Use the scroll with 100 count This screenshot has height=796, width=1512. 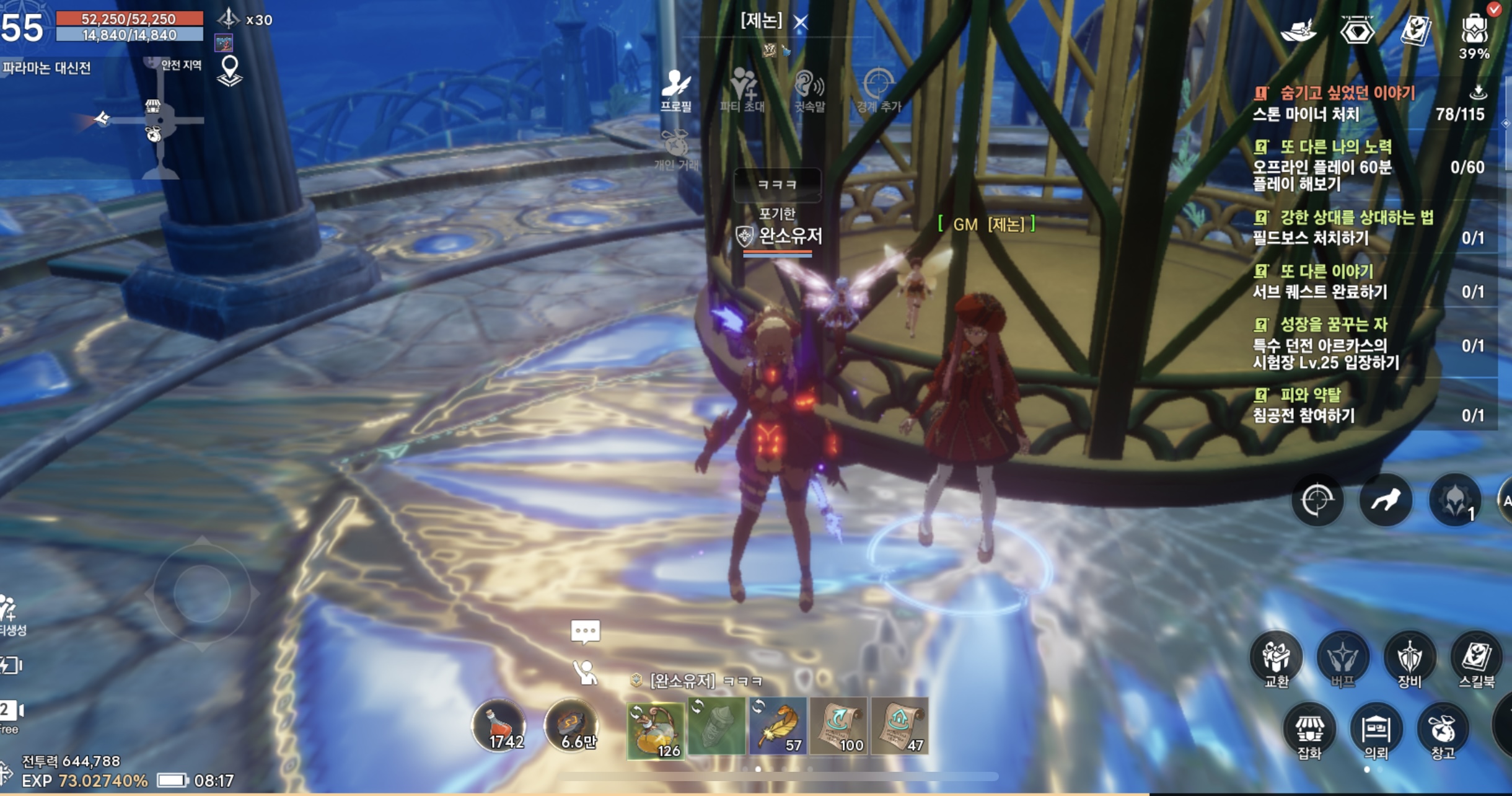click(838, 726)
